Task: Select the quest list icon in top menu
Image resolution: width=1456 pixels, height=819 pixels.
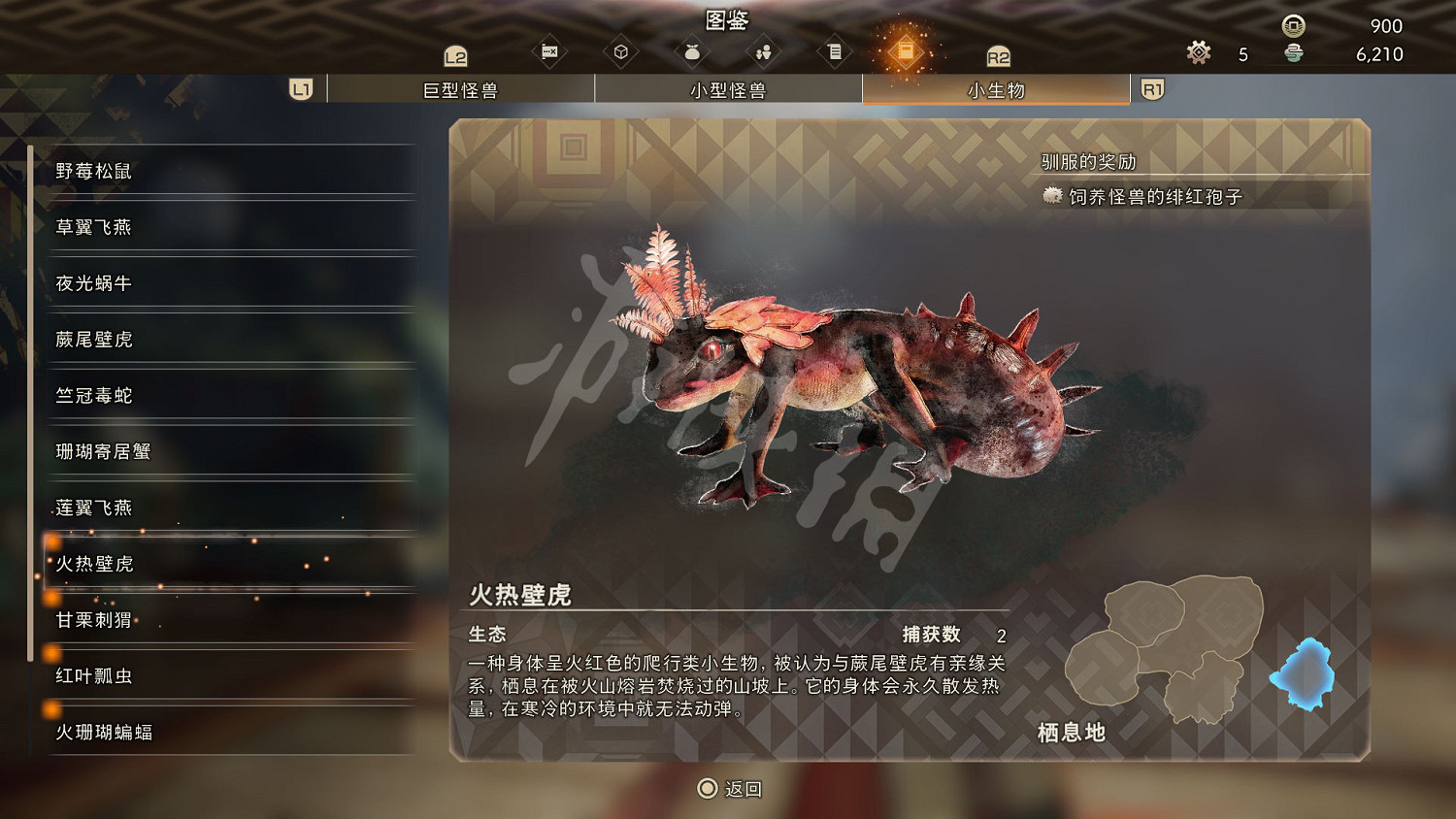Action: (x=835, y=53)
